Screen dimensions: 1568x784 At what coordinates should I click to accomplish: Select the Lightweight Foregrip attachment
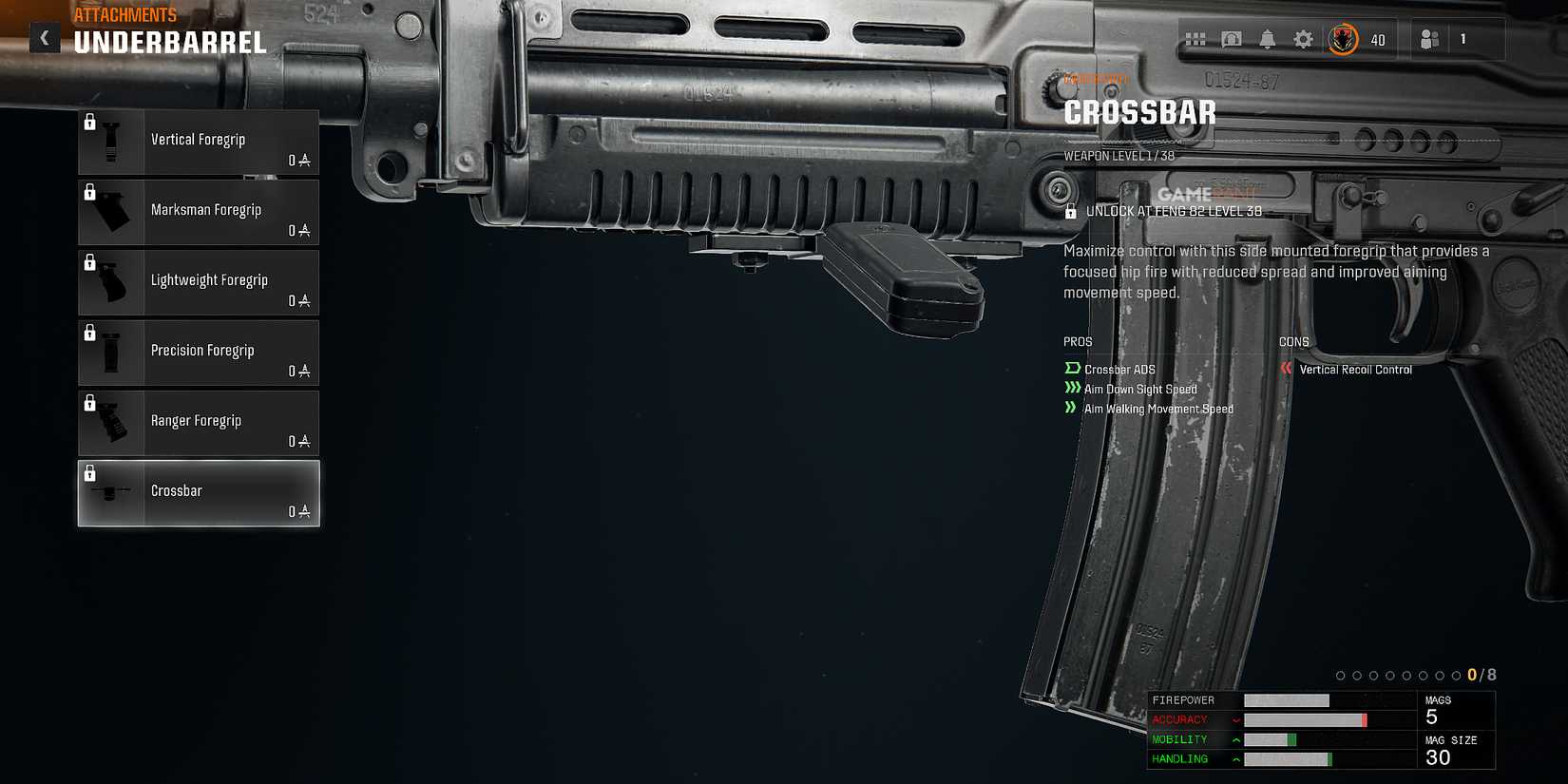(x=209, y=282)
